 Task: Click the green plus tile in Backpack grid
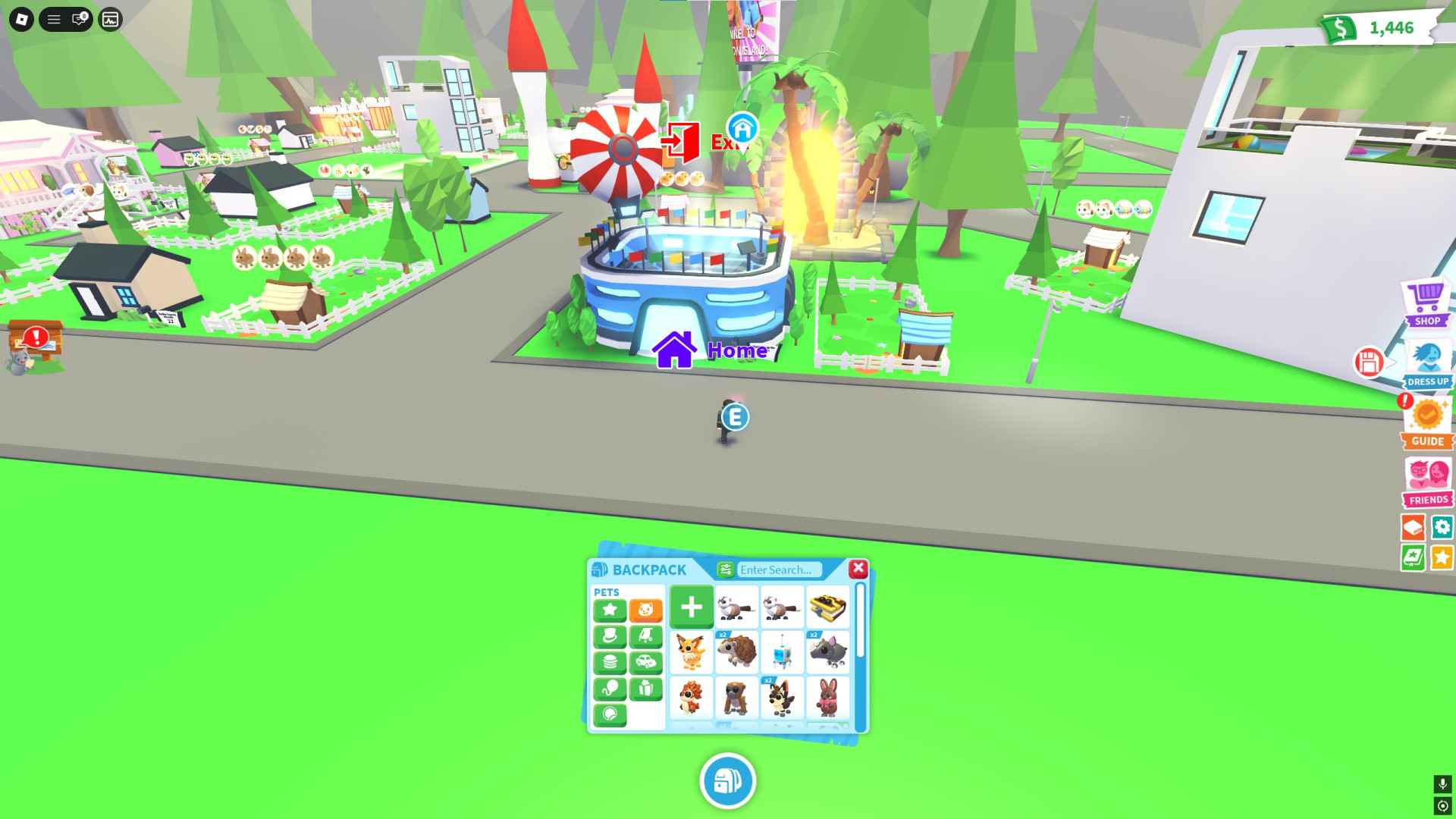point(692,607)
